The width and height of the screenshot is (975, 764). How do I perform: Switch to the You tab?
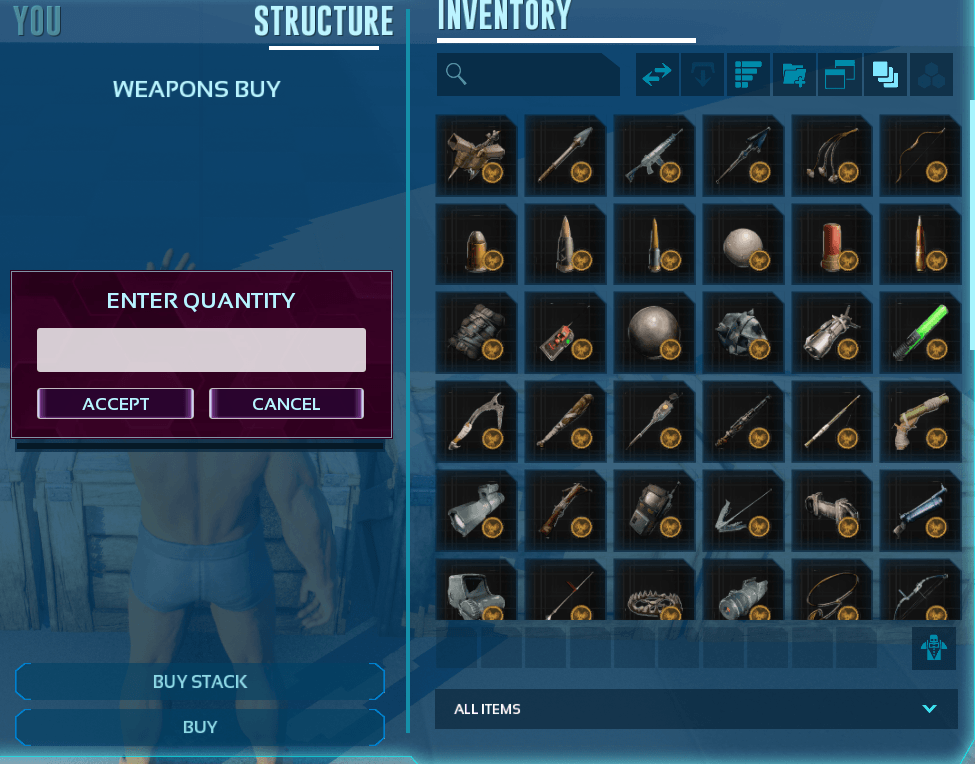[x=38, y=21]
